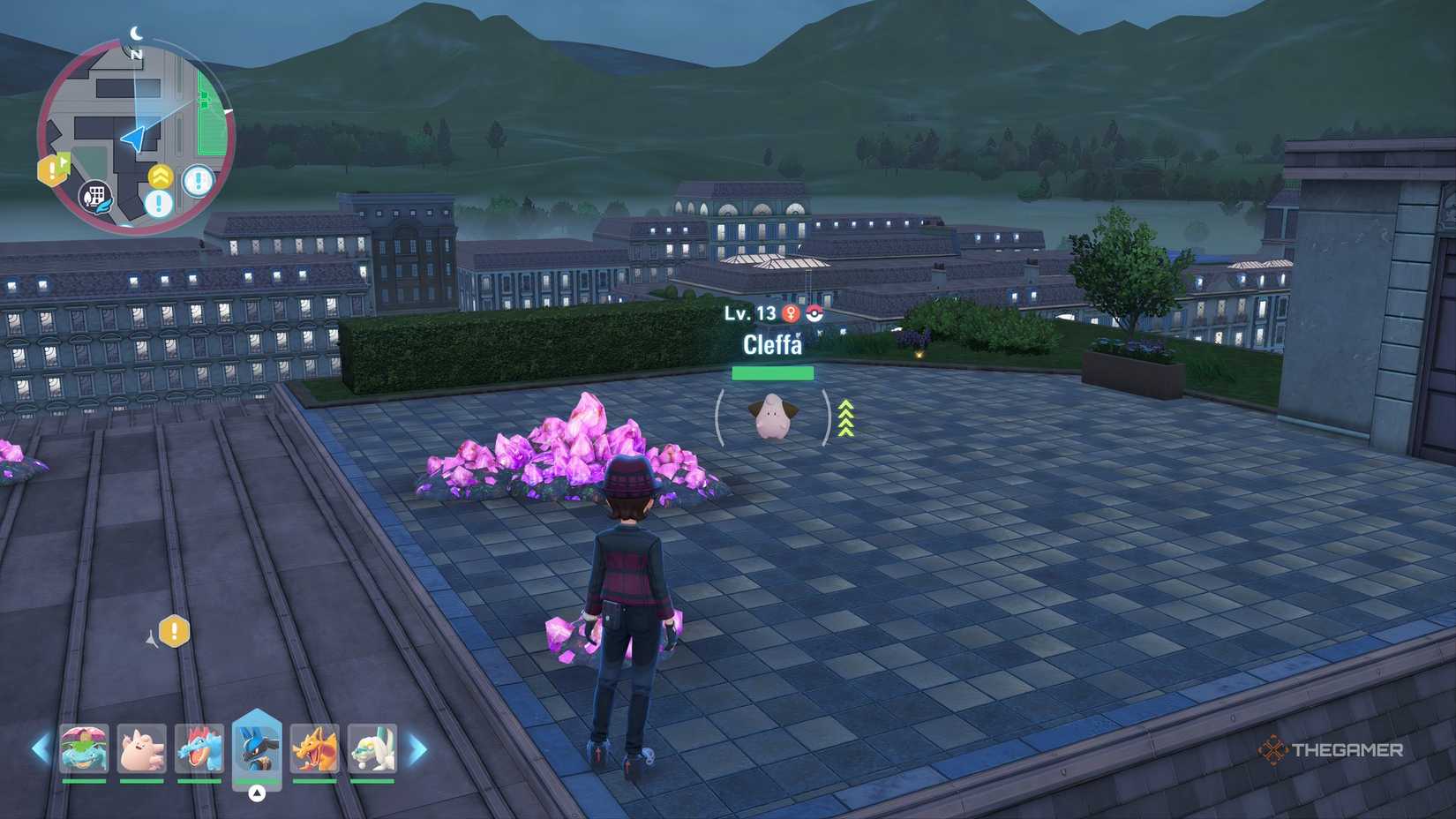Click the North compass marker on the minimap
This screenshot has width=1456, height=819.
click(137, 53)
